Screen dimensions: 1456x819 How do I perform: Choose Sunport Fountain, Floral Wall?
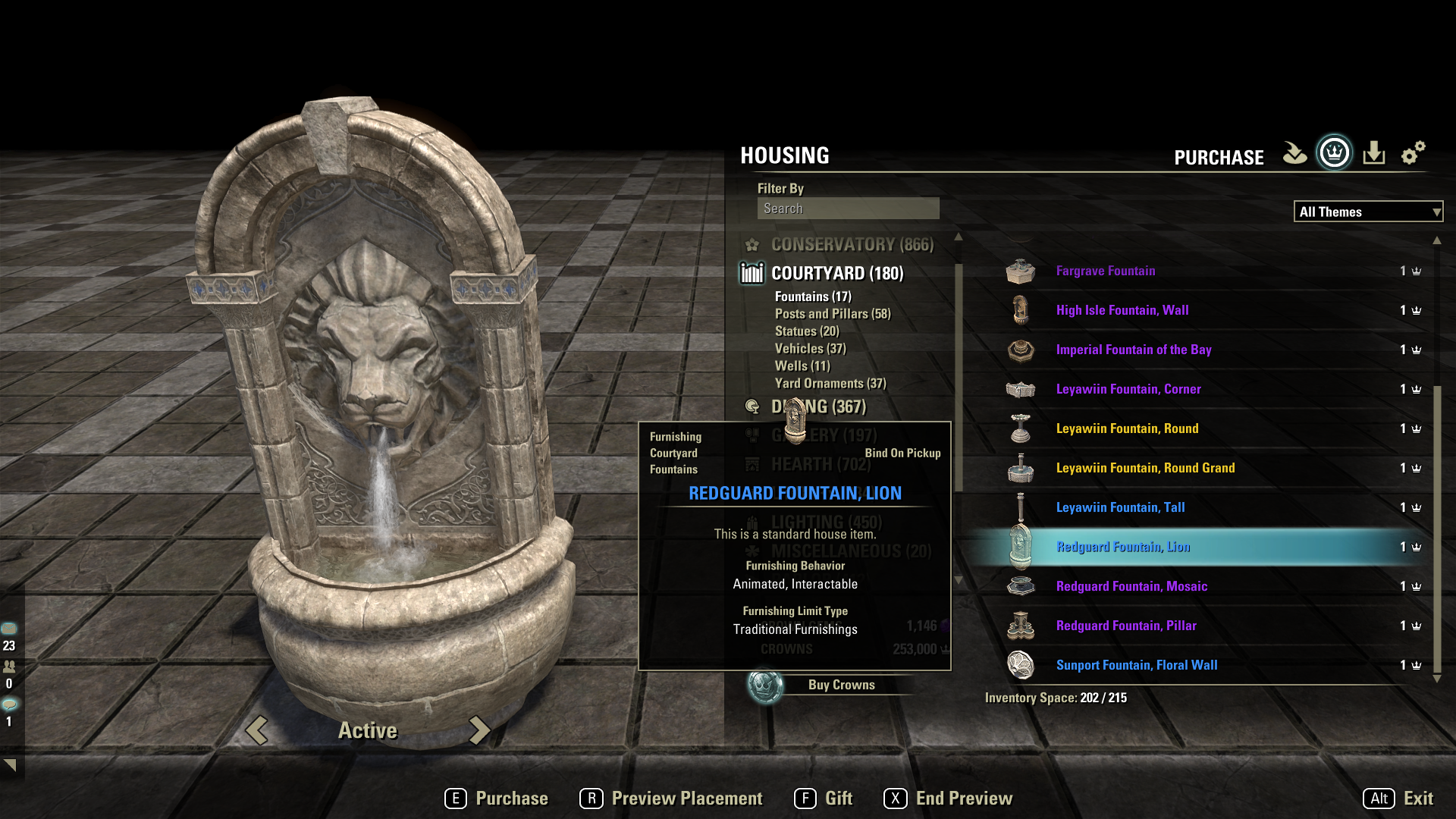pyautogui.click(x=1136, y=665)
